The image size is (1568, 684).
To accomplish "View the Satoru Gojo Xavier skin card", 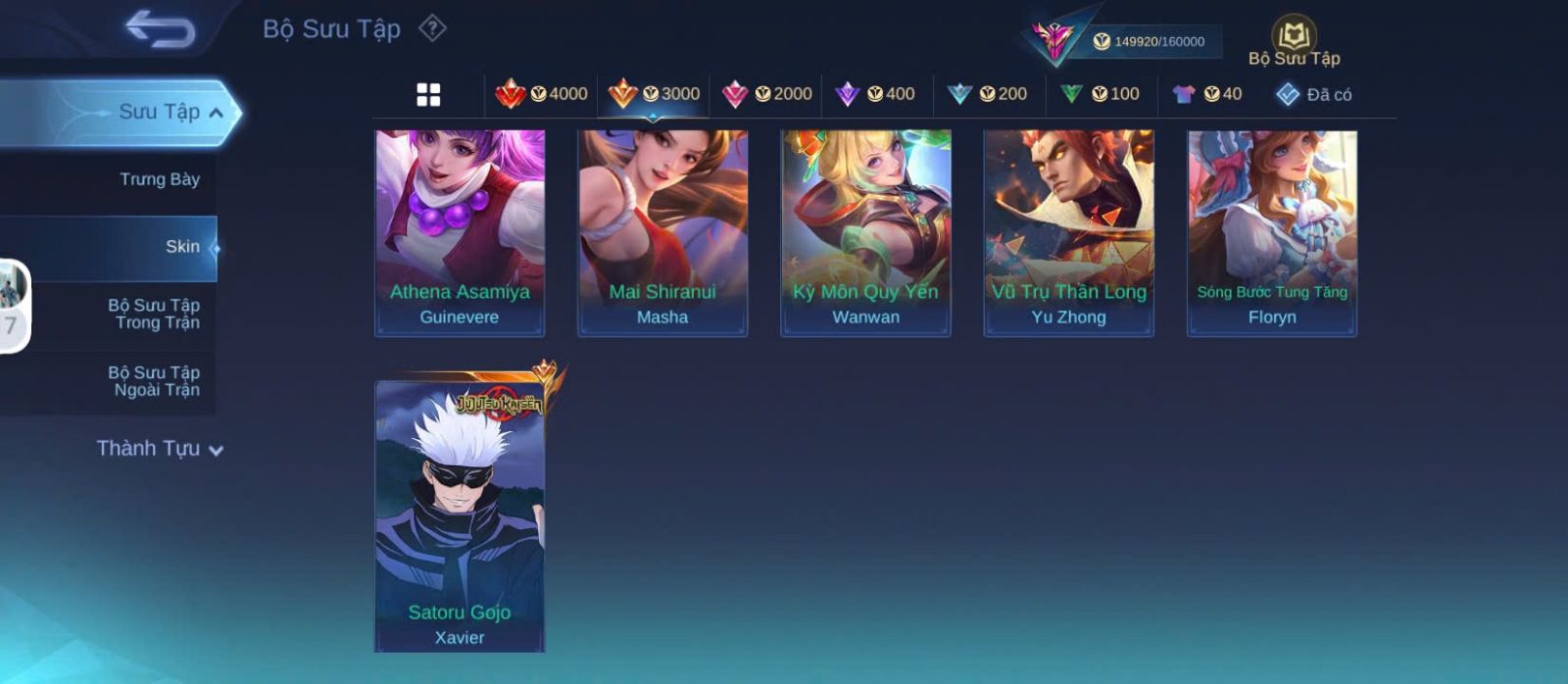I will 460,516.
